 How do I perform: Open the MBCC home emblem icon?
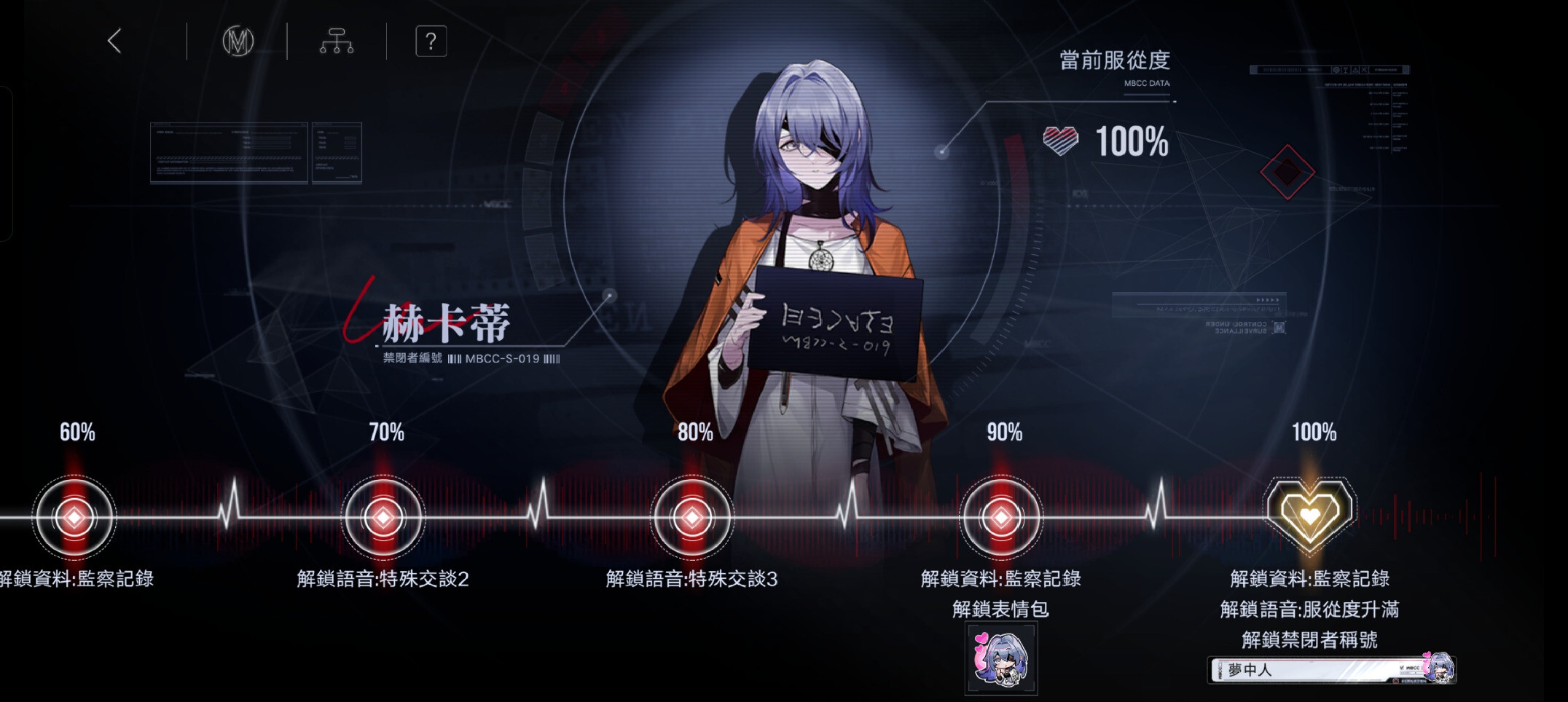tap(238, 42)
